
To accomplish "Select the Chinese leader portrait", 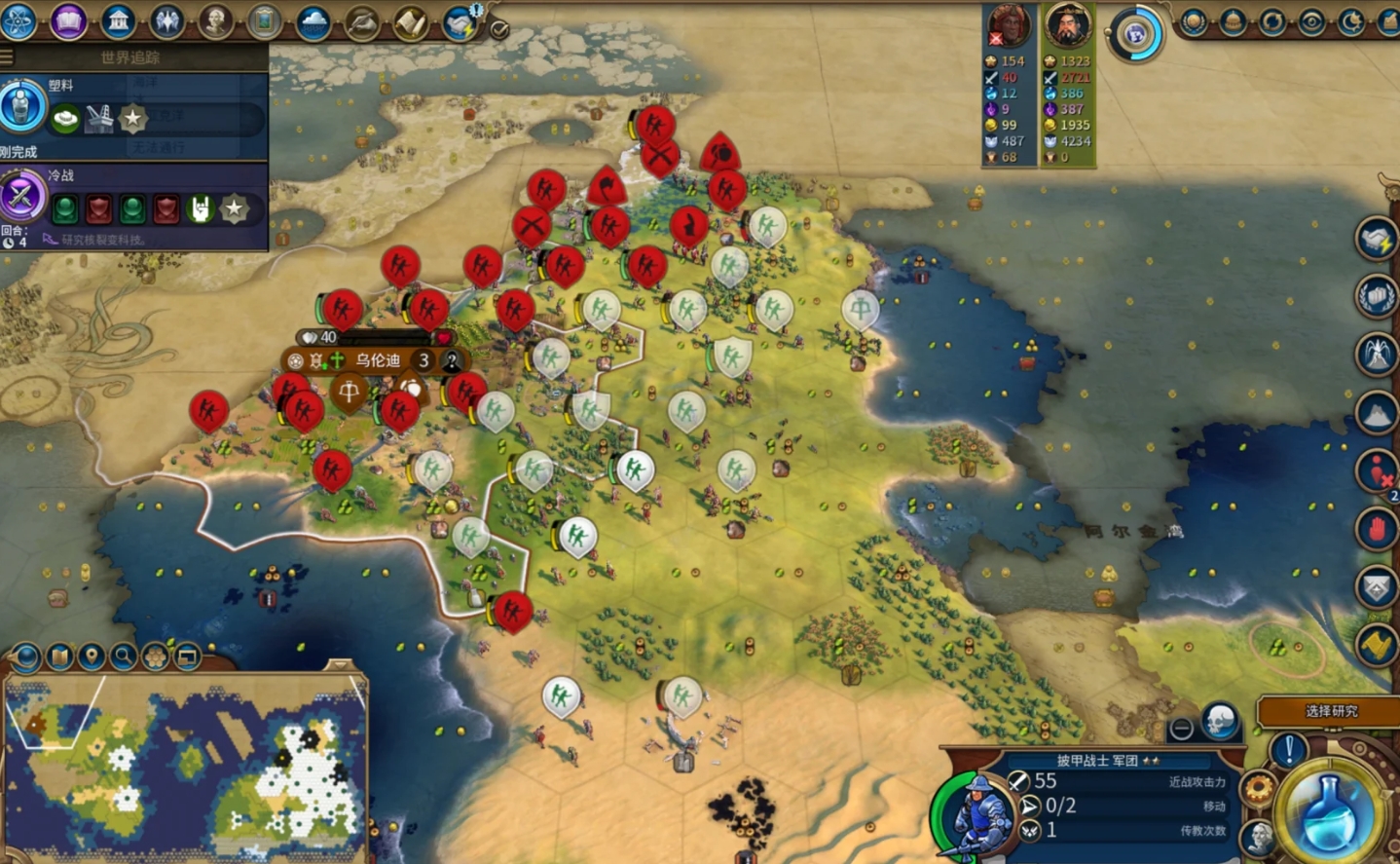I will pos(1067,26).
